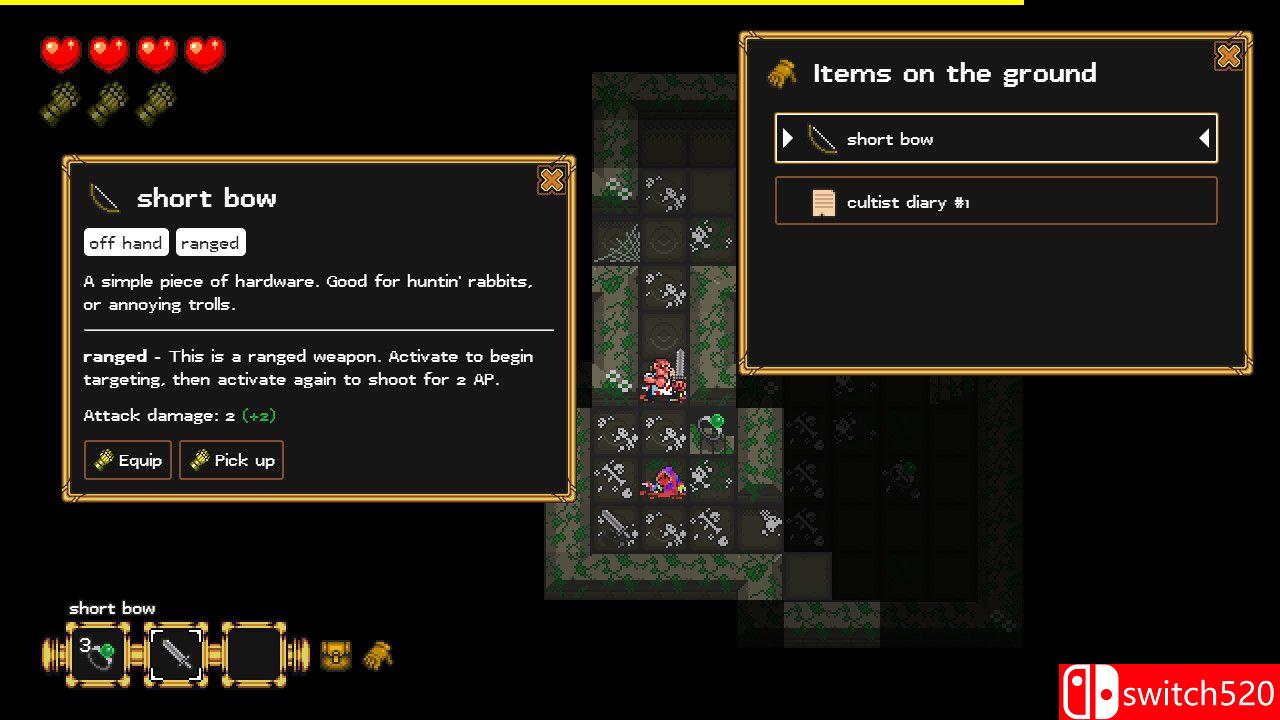The width and height of the screenshot is (1280, 720).
Task: Select cultist diary #1 in the list
Action: (x=996, y=202)
